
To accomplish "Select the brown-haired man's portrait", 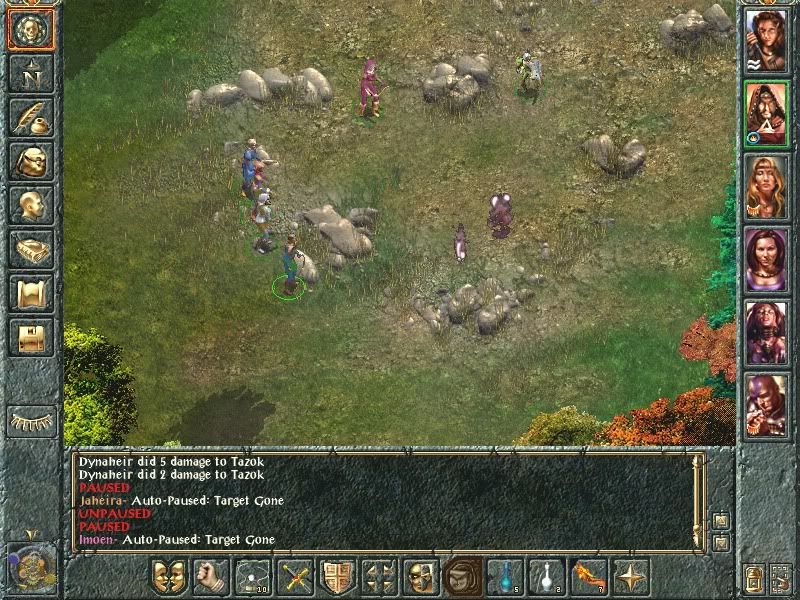I will 766,40.
